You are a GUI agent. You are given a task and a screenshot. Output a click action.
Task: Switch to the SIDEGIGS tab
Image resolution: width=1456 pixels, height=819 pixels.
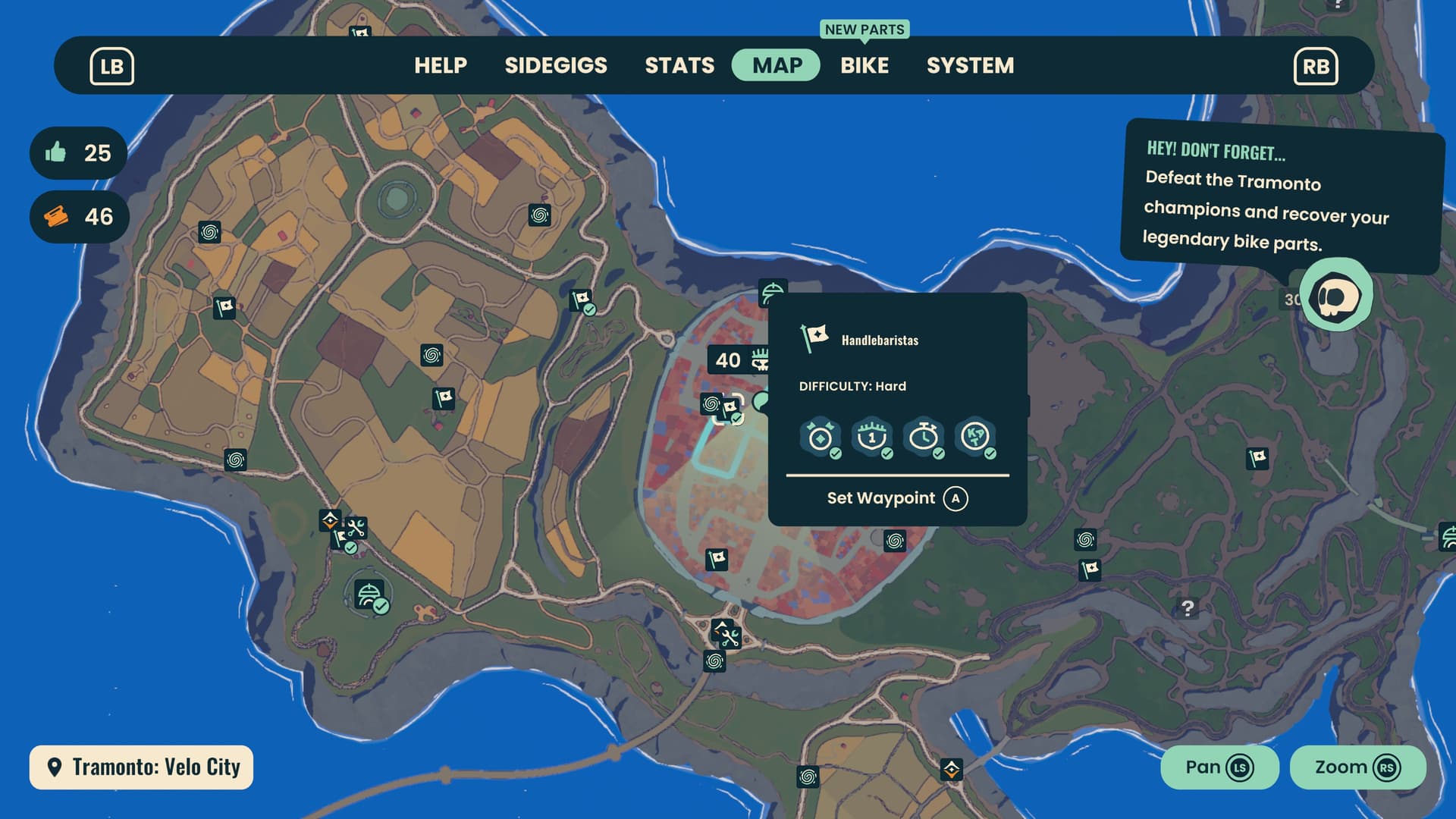[x=556, y=65]
